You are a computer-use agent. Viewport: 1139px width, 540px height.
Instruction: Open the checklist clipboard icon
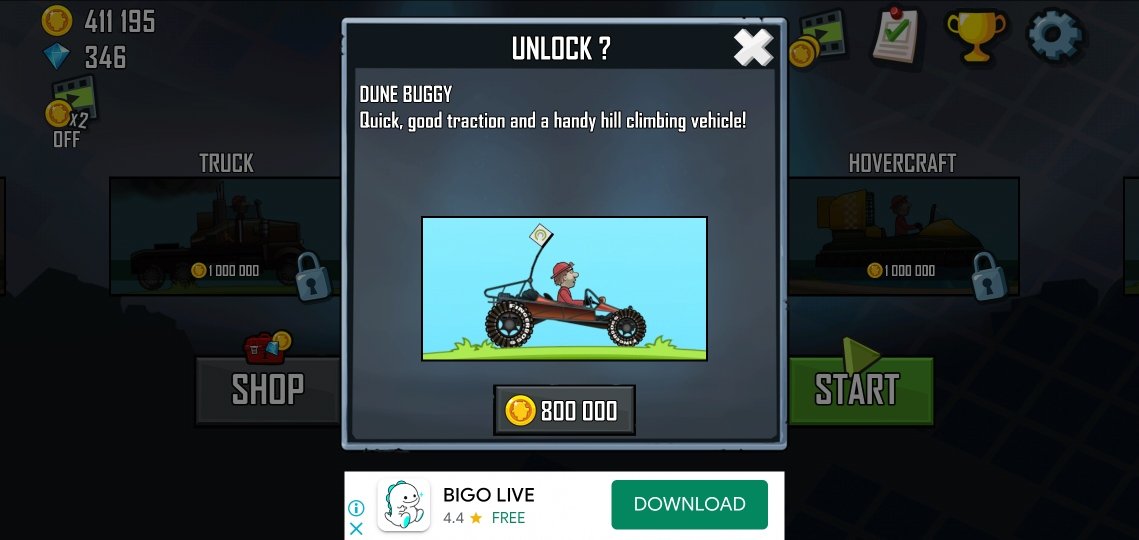coord(895,37)
